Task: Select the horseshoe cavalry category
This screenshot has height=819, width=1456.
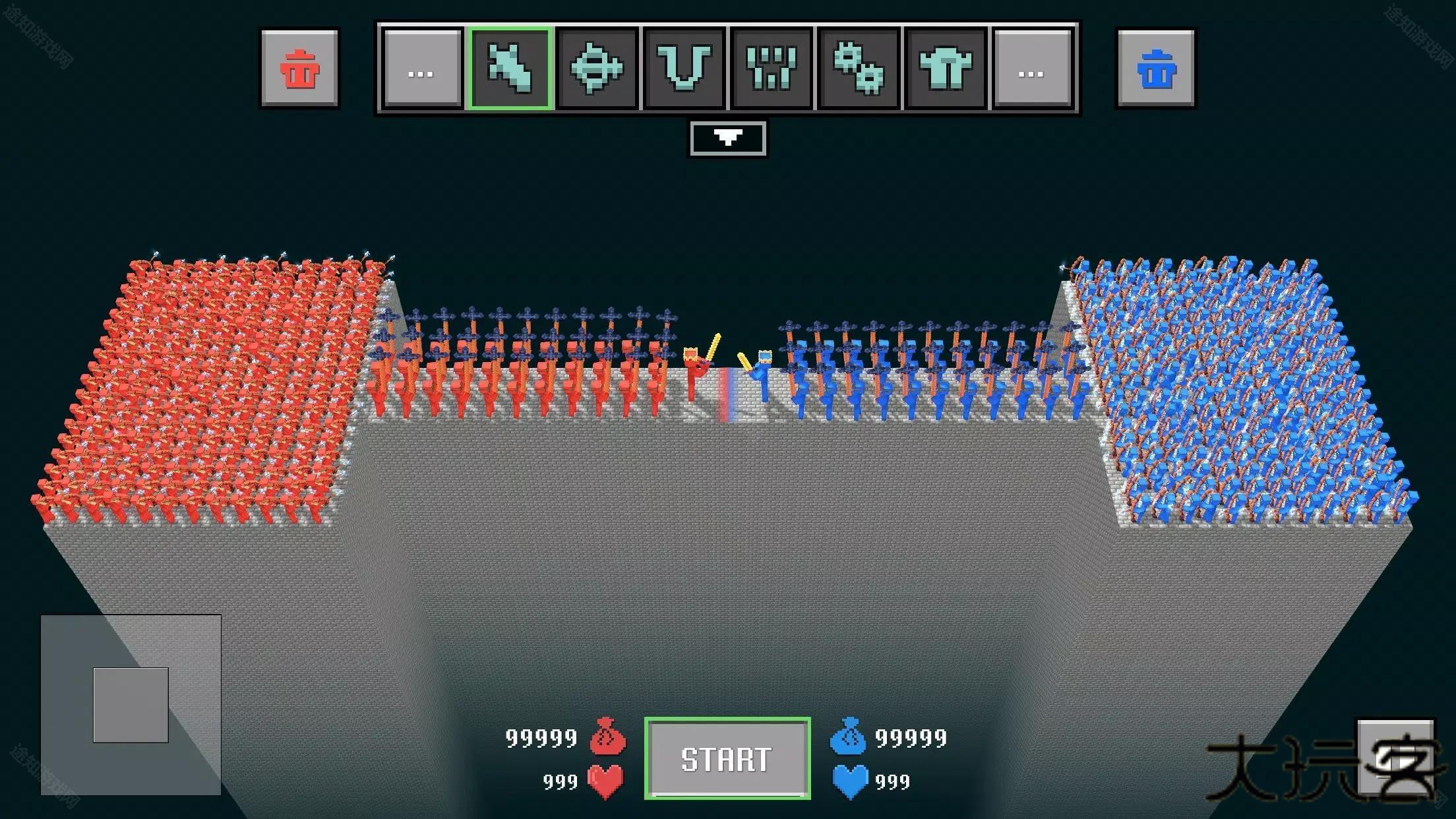Action: pyautogui.click(x=684, y=69)
